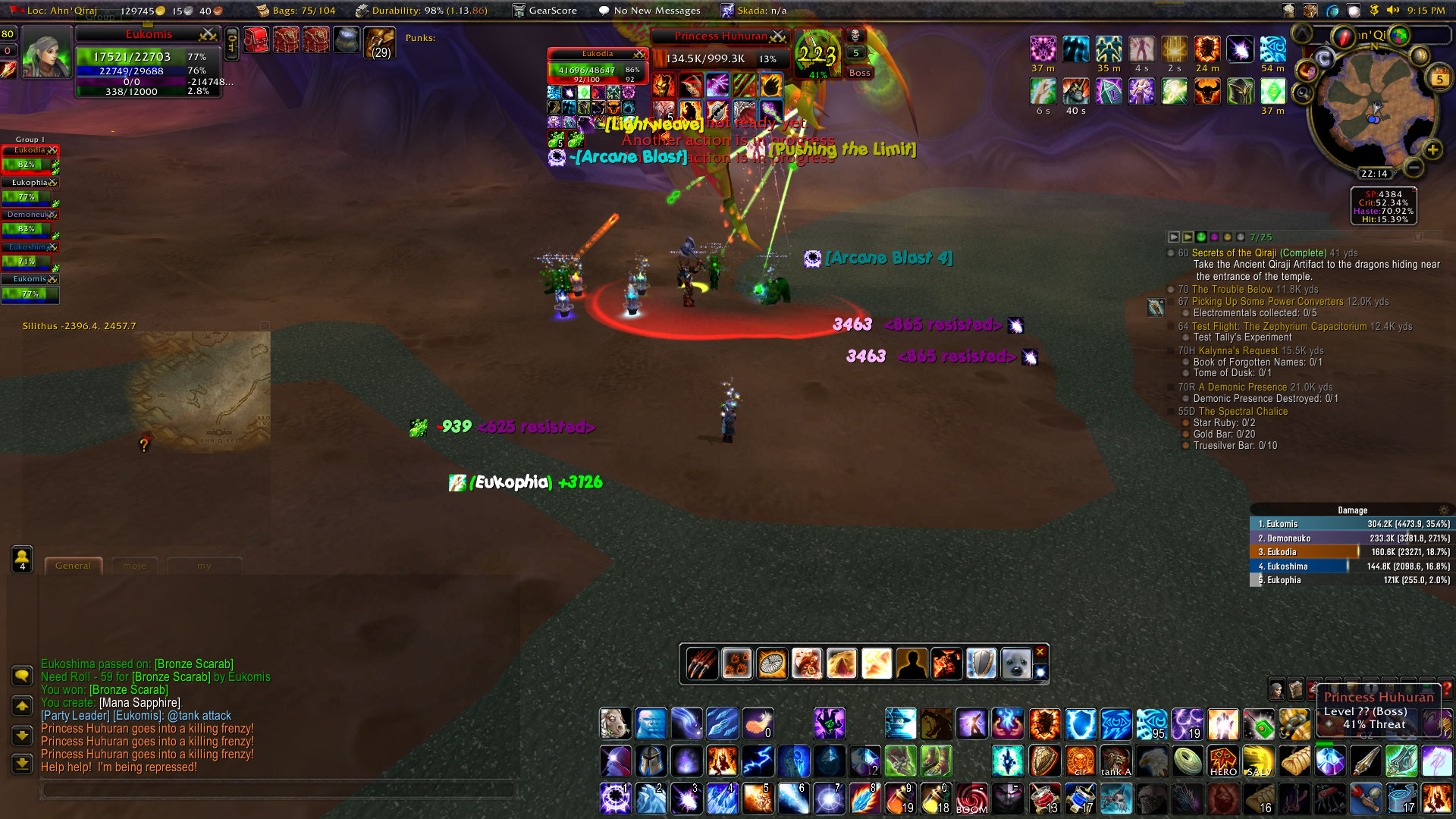The width and height of the screenshot is (1456, 819).
Task: Use the BOOM macro button
Action: (x=971, y=799)
